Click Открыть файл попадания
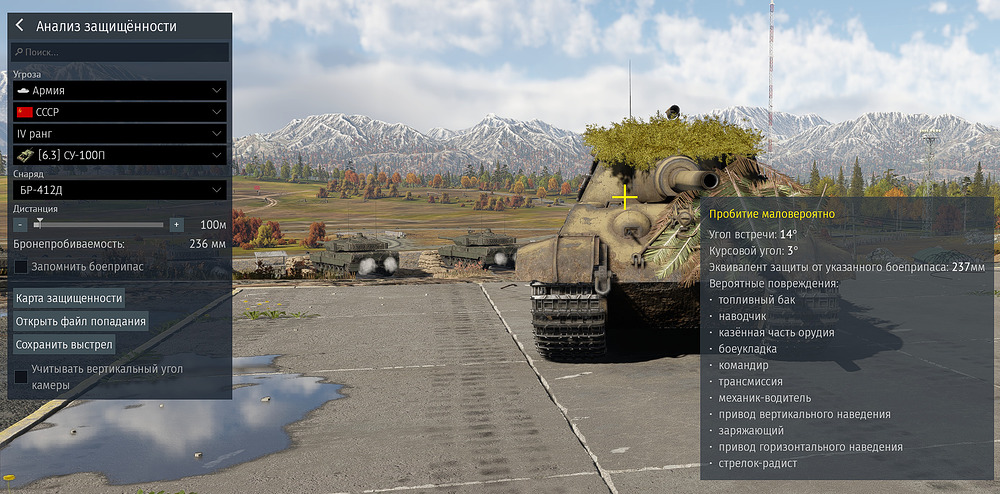The width and height of the screenshot is (1000, 494). [81, 321]
